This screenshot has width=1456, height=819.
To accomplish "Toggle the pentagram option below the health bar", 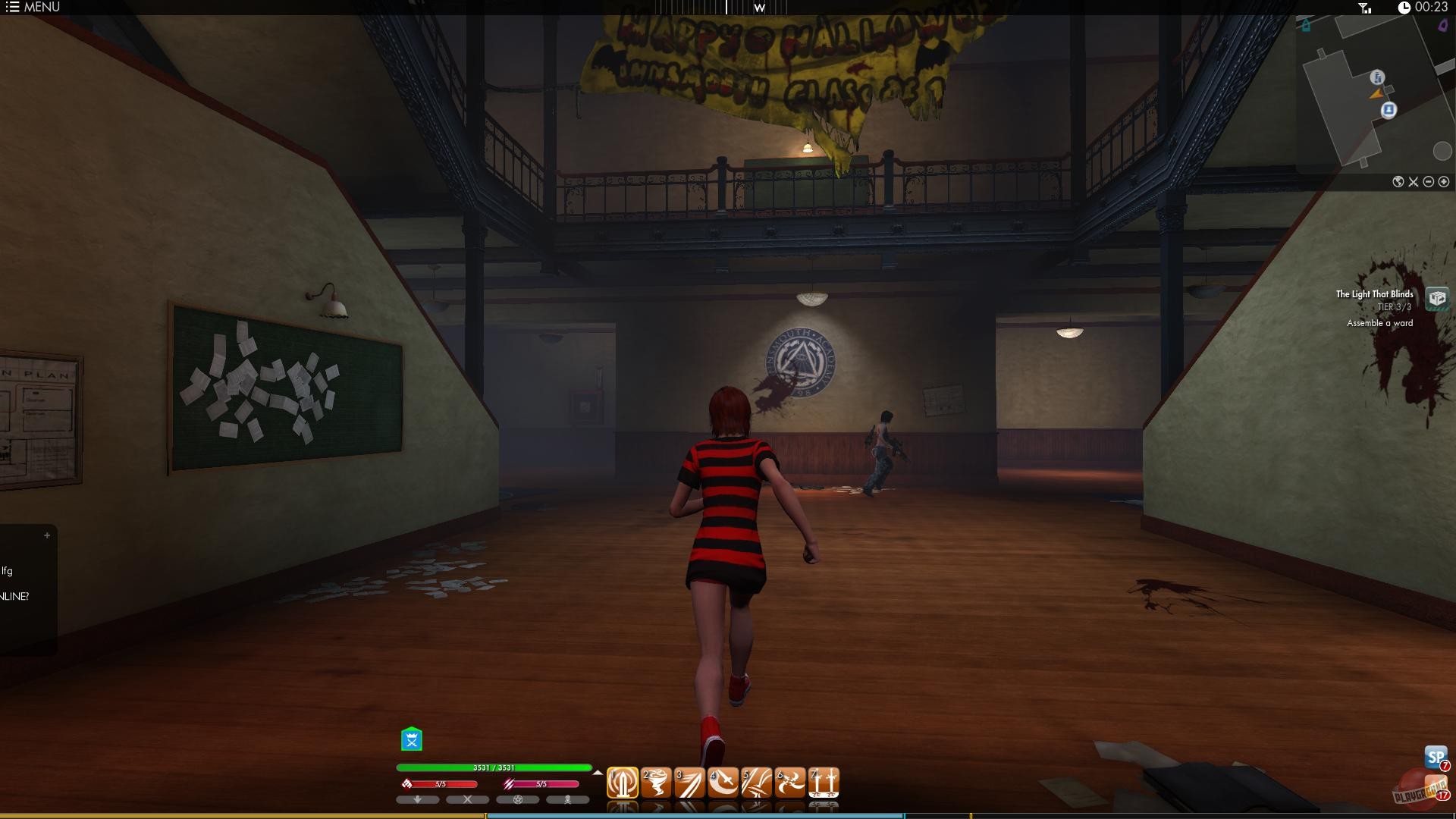I will [x=519, y=799].
